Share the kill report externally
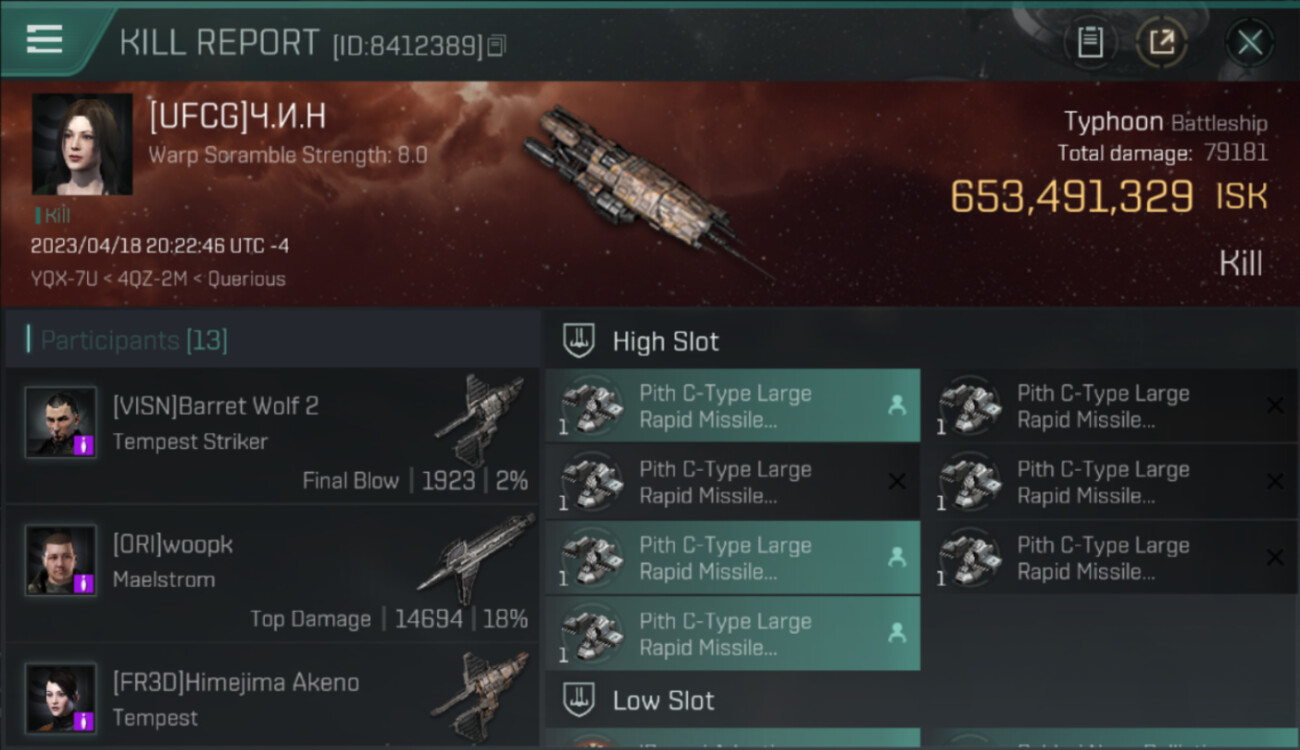This screenshot has width=1300, height=750. [x=1161, y=42]
